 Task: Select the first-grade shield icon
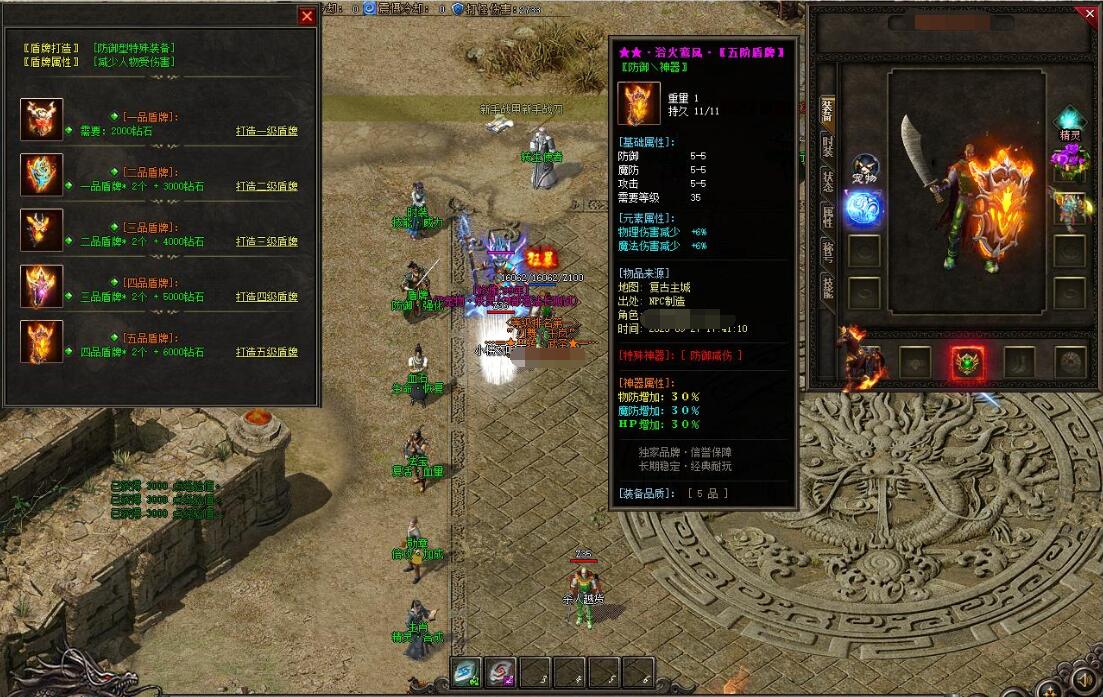[x=42, y=120]
